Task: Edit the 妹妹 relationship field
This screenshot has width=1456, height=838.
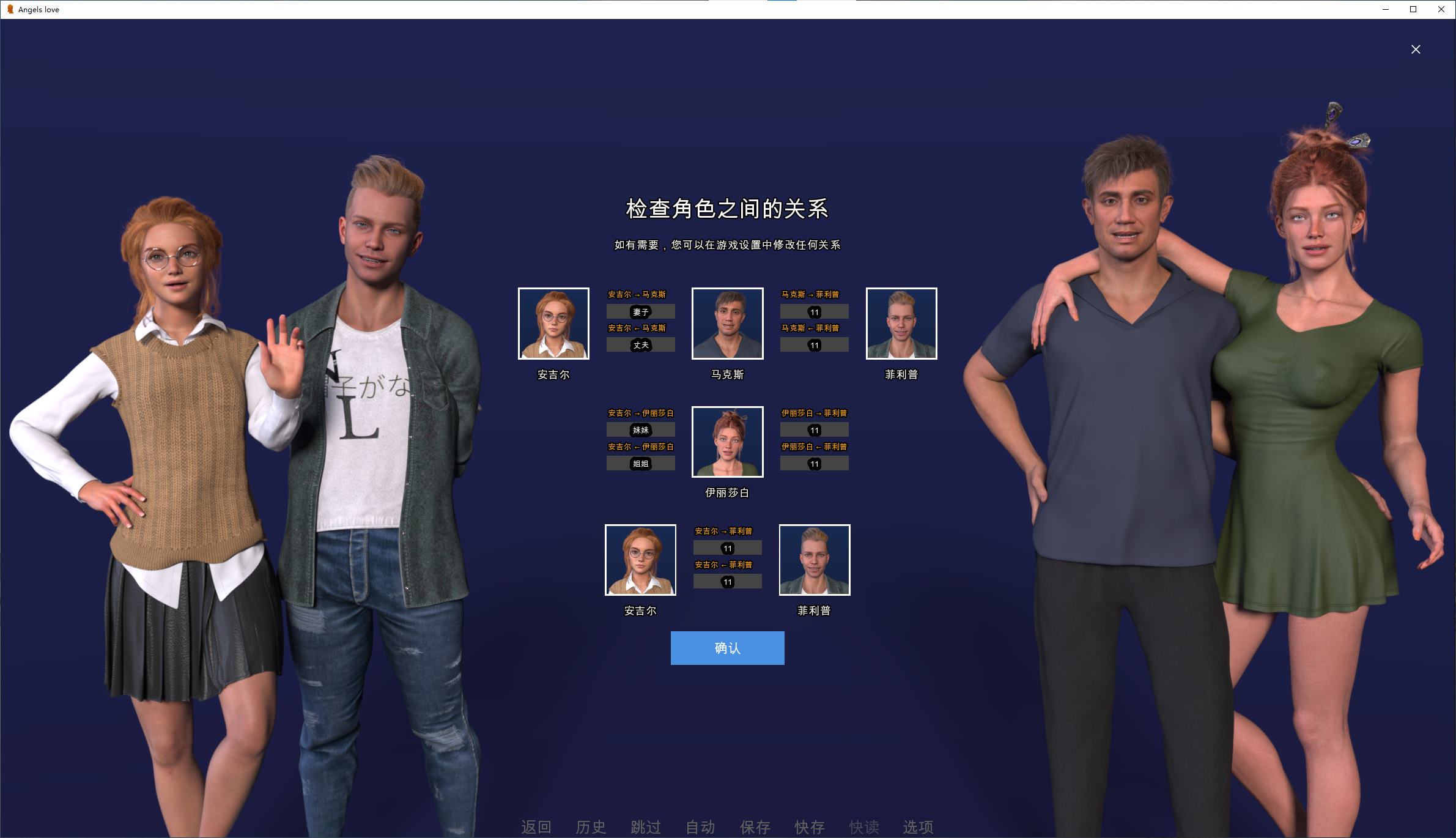Action: click(640, 430)
